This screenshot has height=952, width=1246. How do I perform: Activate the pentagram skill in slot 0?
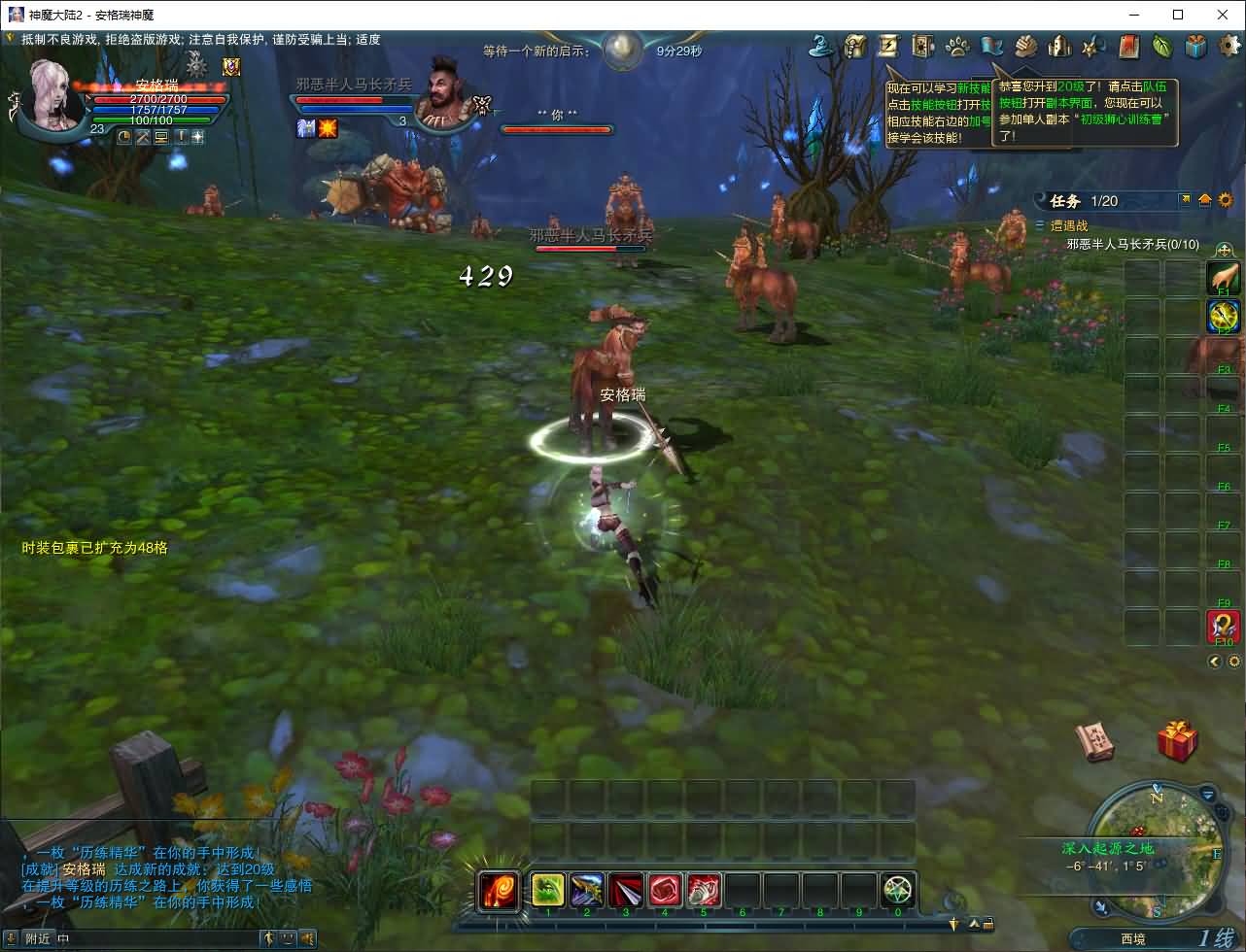898,890
